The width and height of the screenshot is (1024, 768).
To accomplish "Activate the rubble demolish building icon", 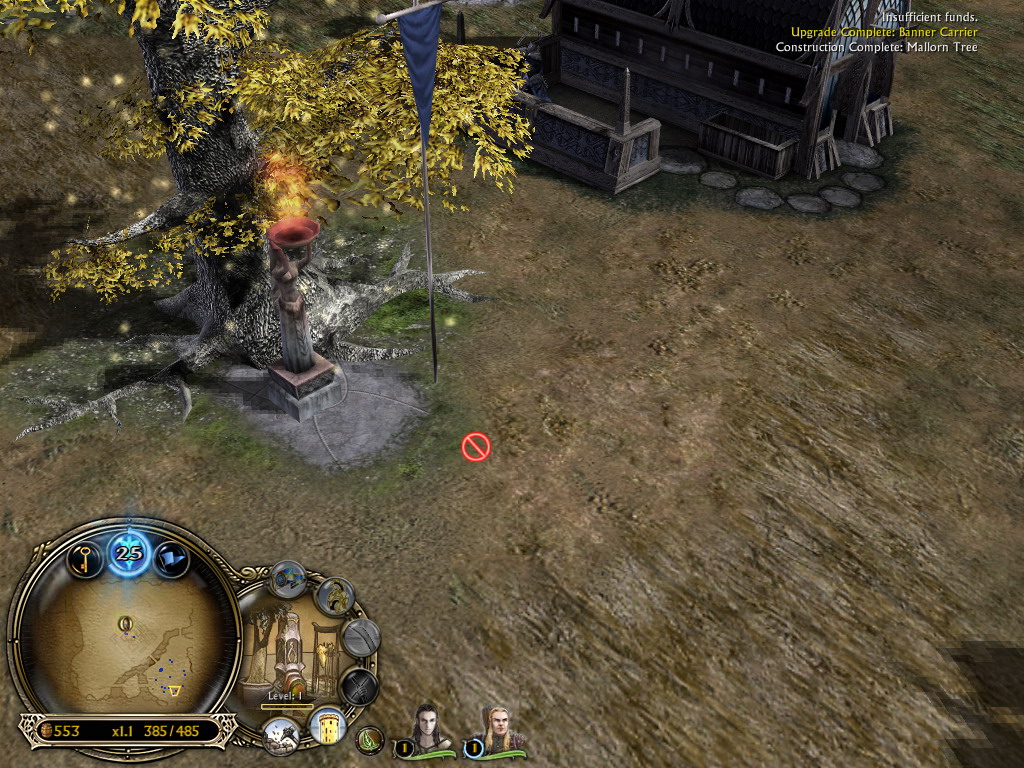I will 281,735.
